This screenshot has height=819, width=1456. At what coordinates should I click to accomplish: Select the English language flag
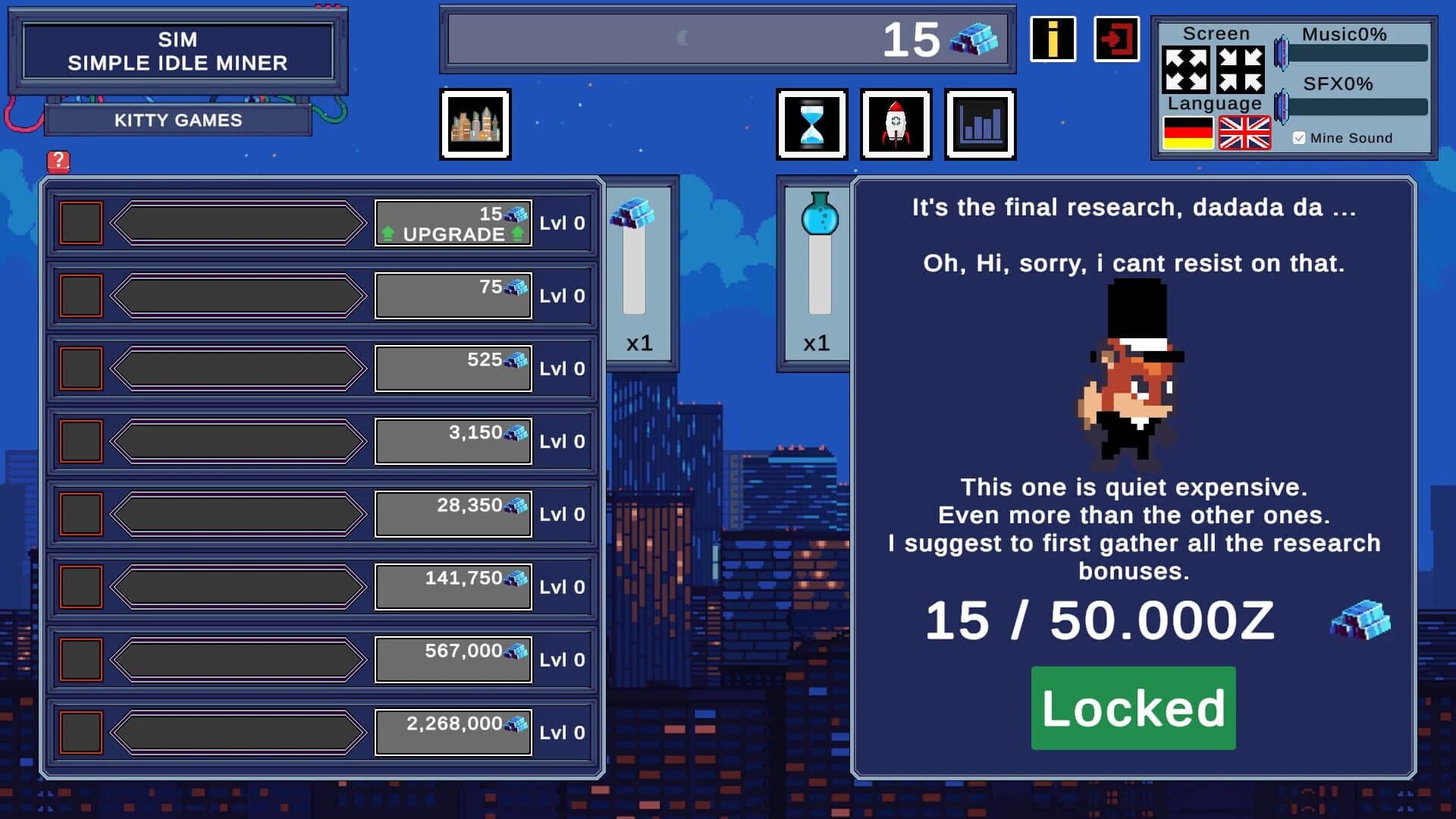pyautogui.click(x=1244, y=133)
